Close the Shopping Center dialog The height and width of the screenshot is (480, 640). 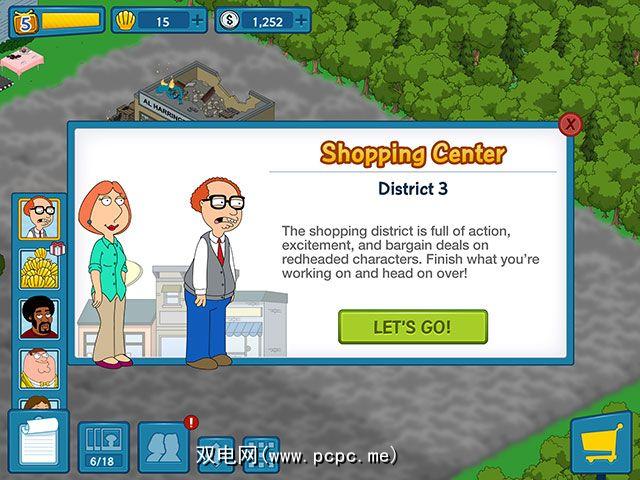(570, 124)
